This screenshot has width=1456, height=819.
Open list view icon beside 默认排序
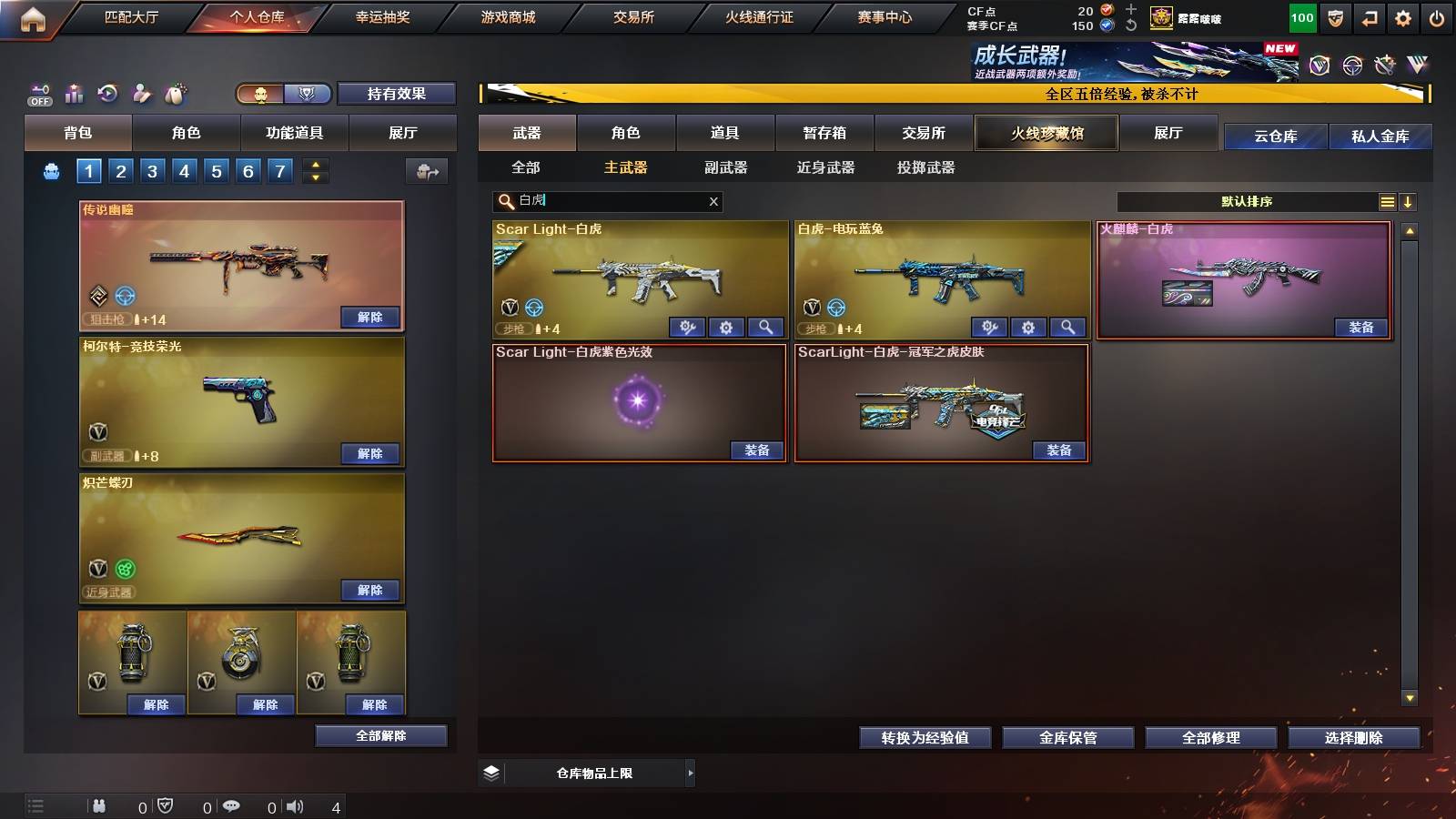tap(1388, 201)
